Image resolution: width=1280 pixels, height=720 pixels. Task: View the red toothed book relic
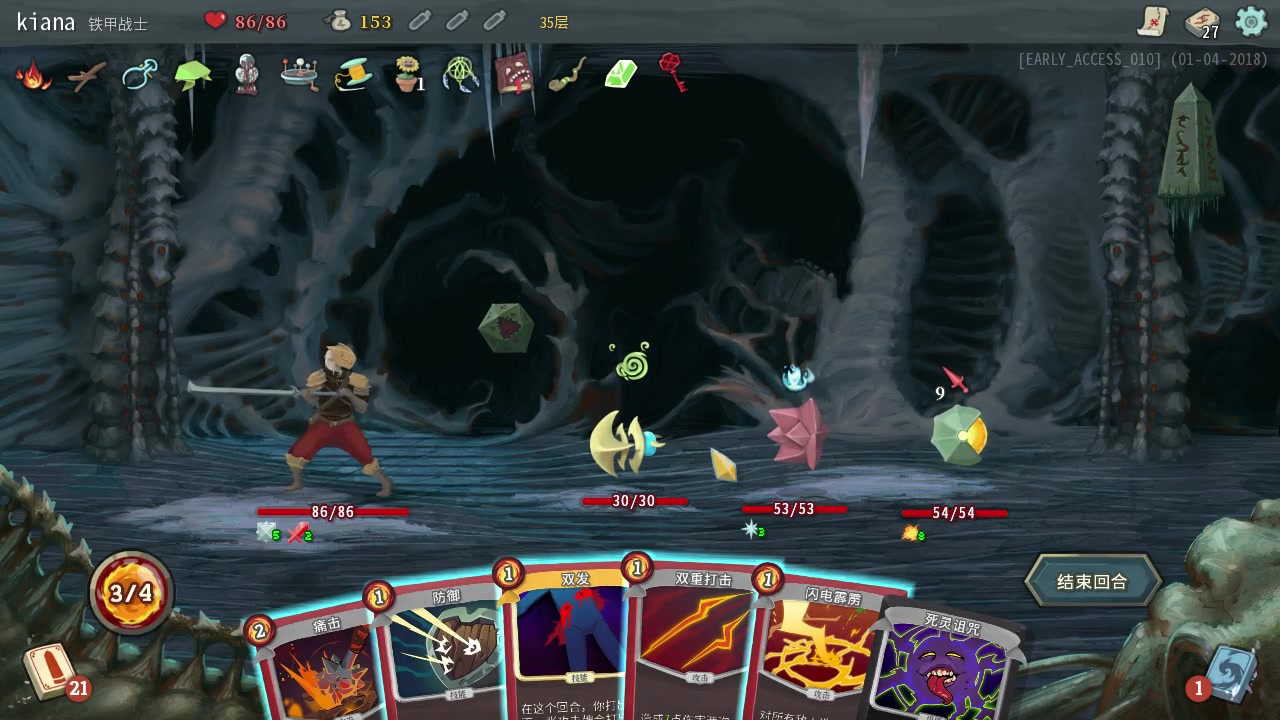pyautogui.click(x=514, y=74)
